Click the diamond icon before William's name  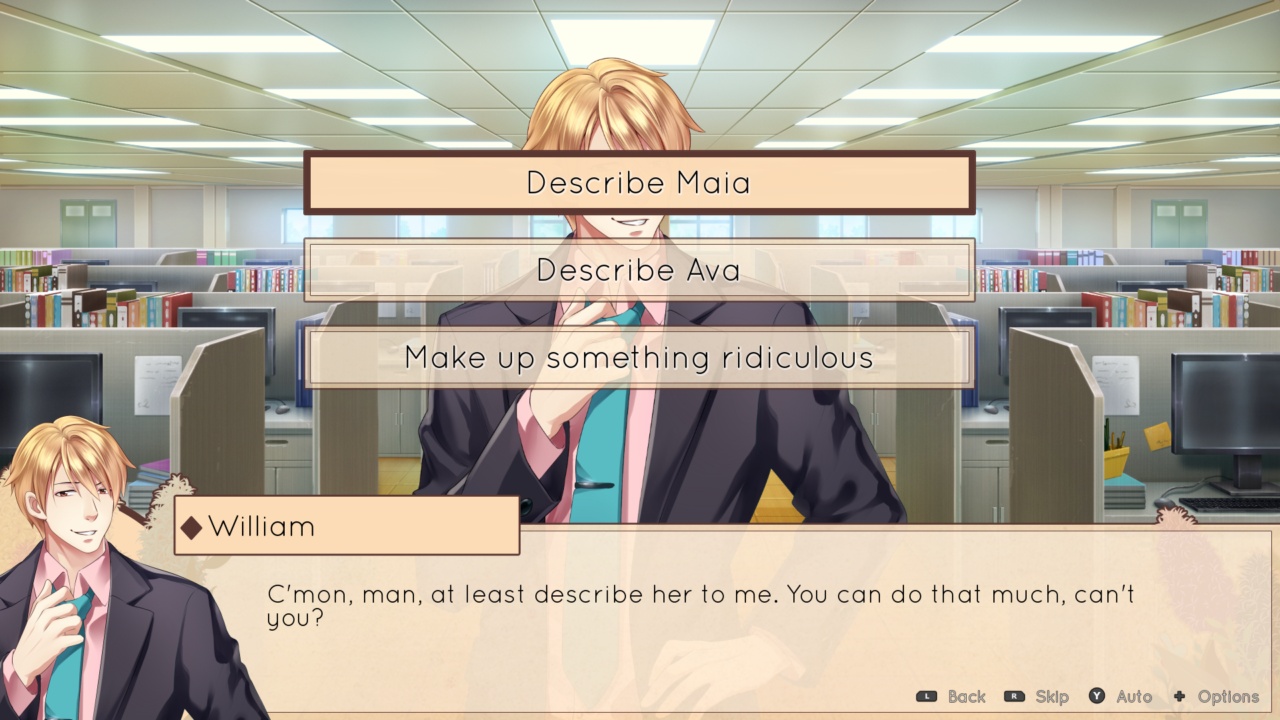[x=193, y=528]
